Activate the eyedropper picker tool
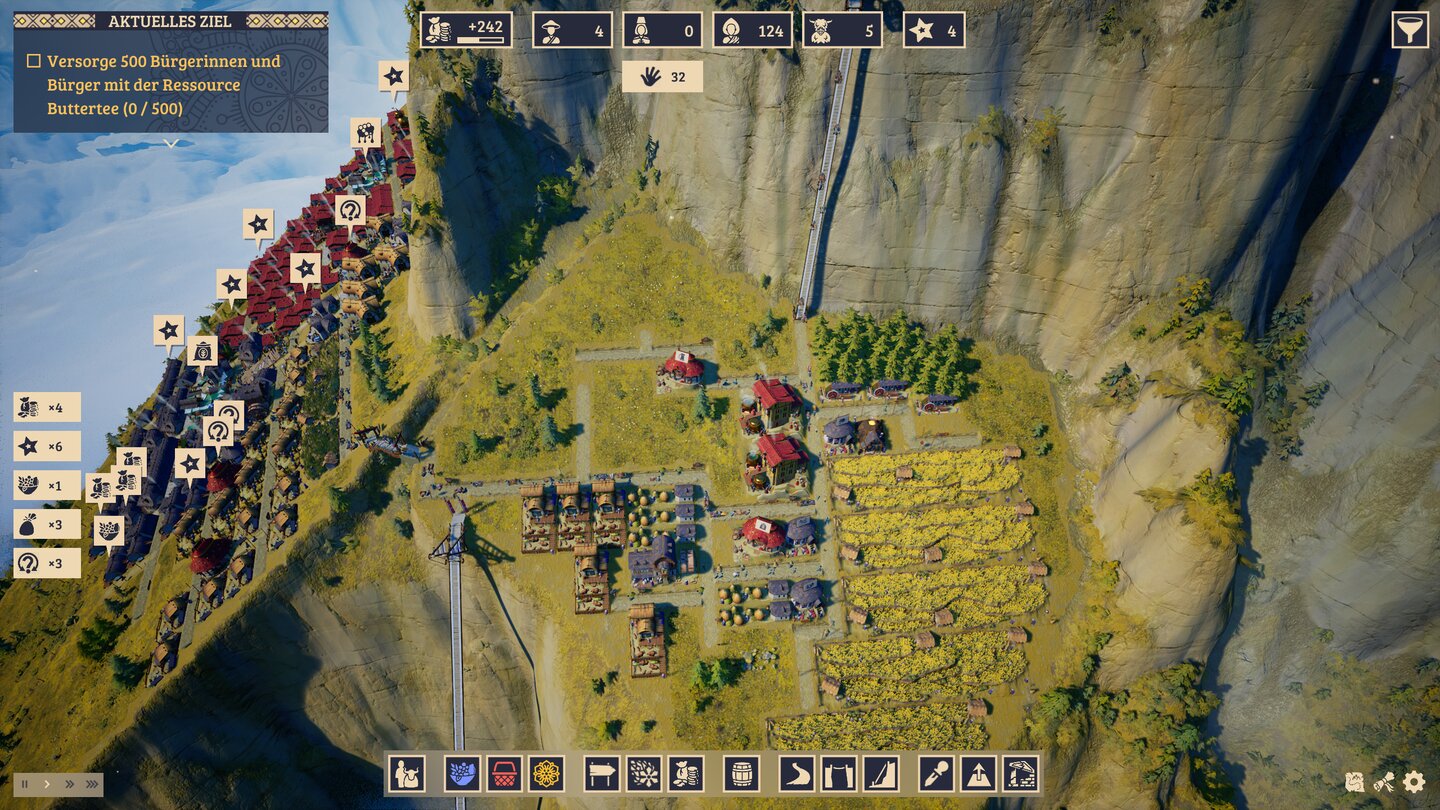1440x810 pixels. pyautogui.click(x=936, y=774)
